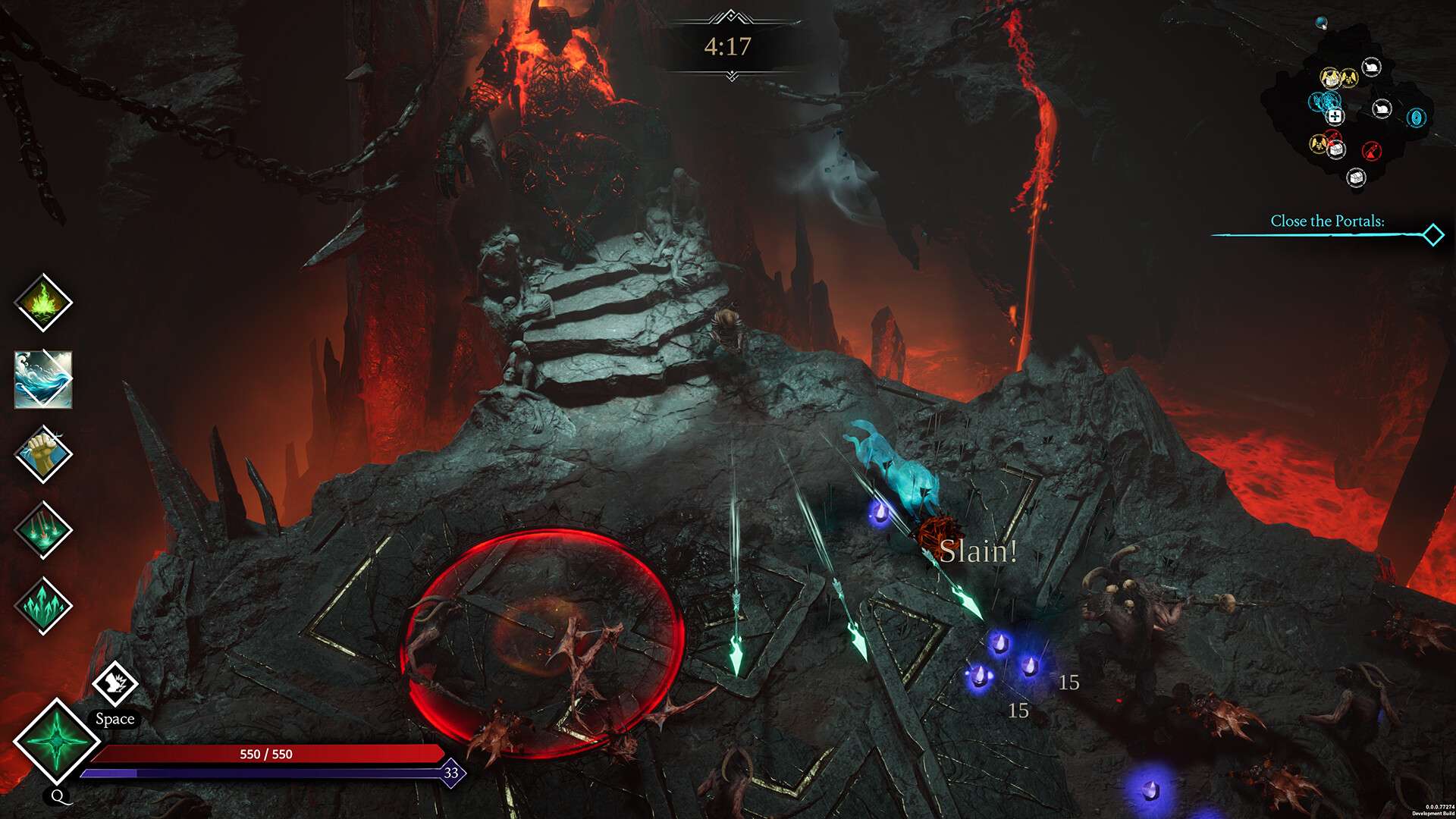1456x819 pixels.
Task: Click the medical cross marker on the minimap
Action: pyautogui.click(x=1334, y=117)
